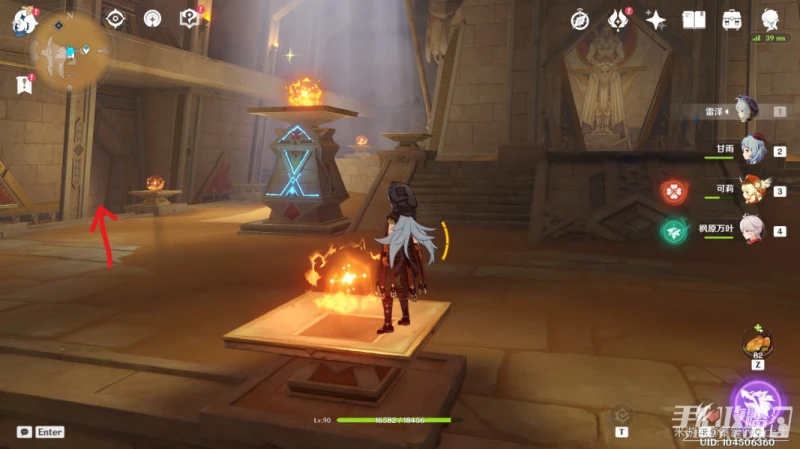
Task: Open the events compass icon
Action: click(580, 19)
